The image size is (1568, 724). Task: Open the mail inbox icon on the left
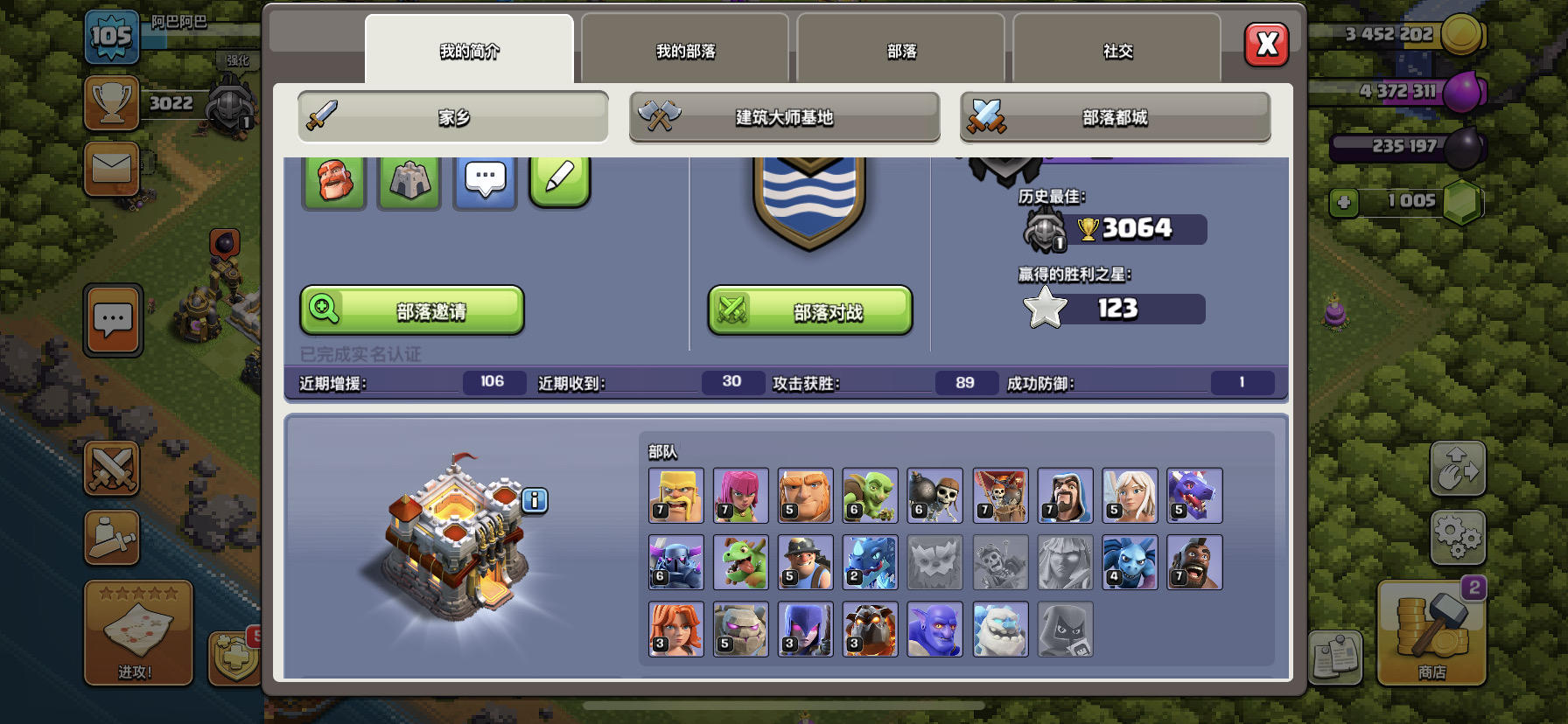tap(112, 169)
